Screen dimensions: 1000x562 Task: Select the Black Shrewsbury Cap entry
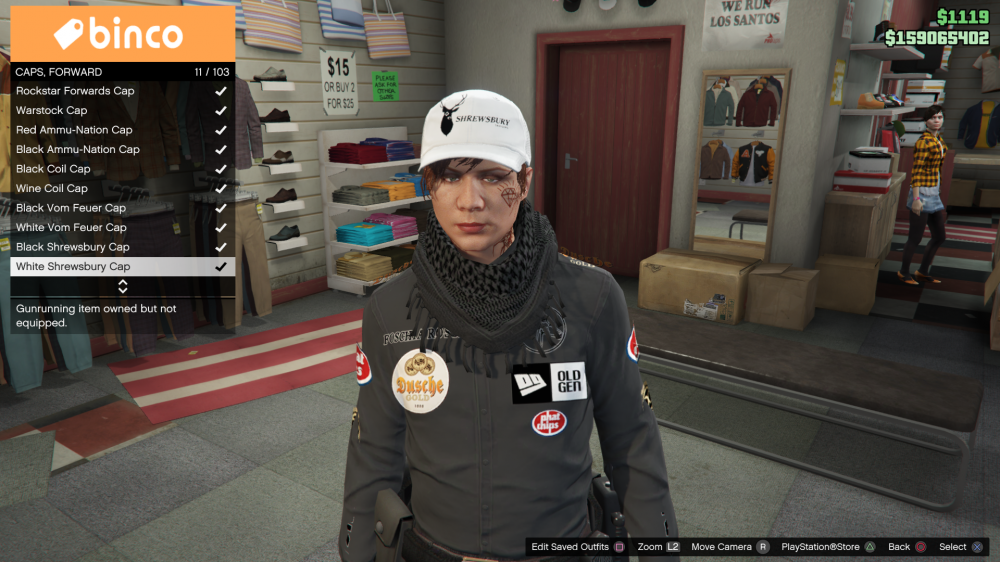pos(120,247)
